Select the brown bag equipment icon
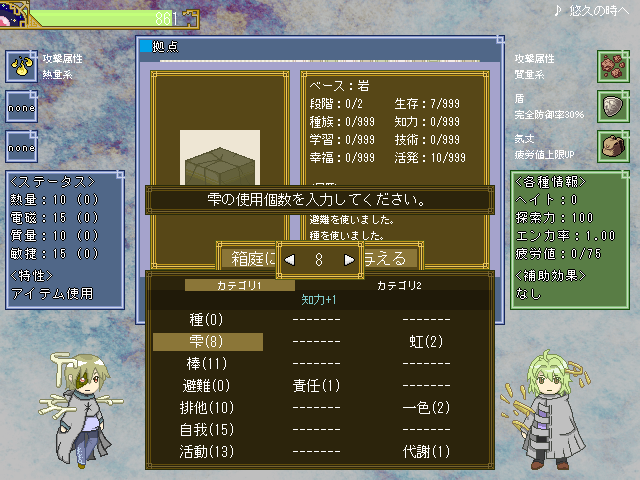This screenshot has height=480, width=640. 612,144
